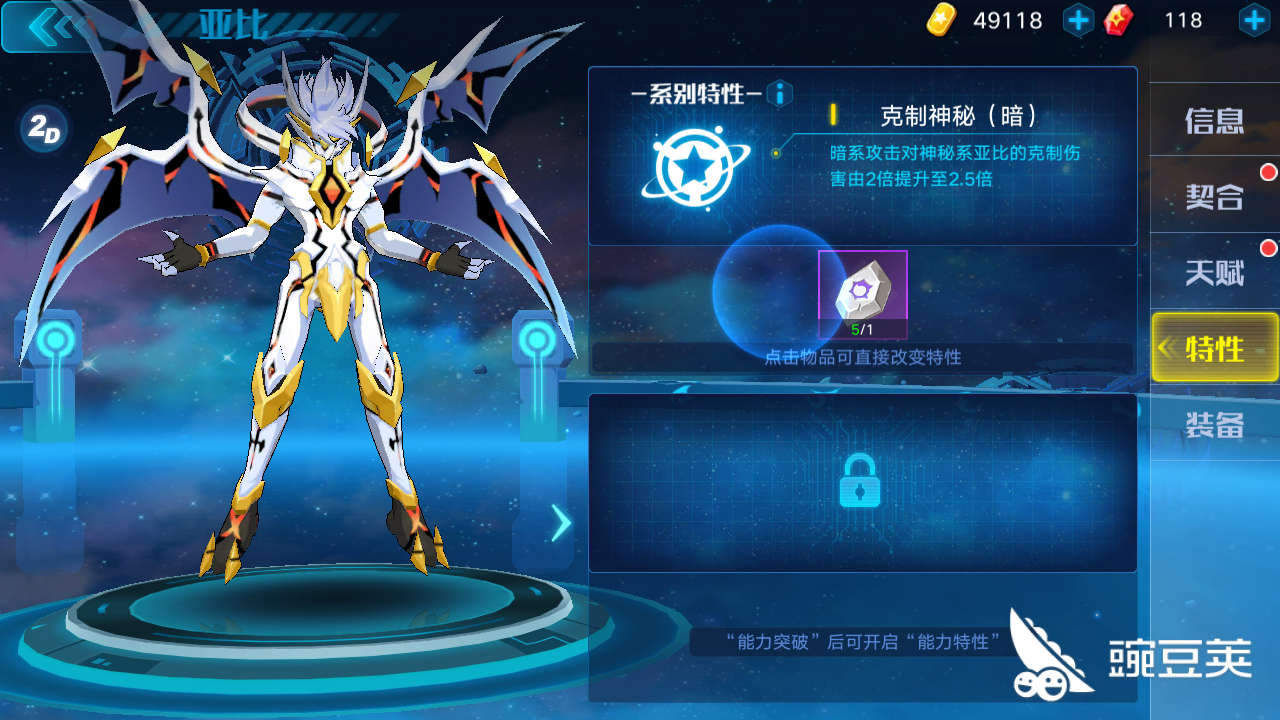Tap the plus button to add gold coins

pyautogui.click(x=1078, y=19)
